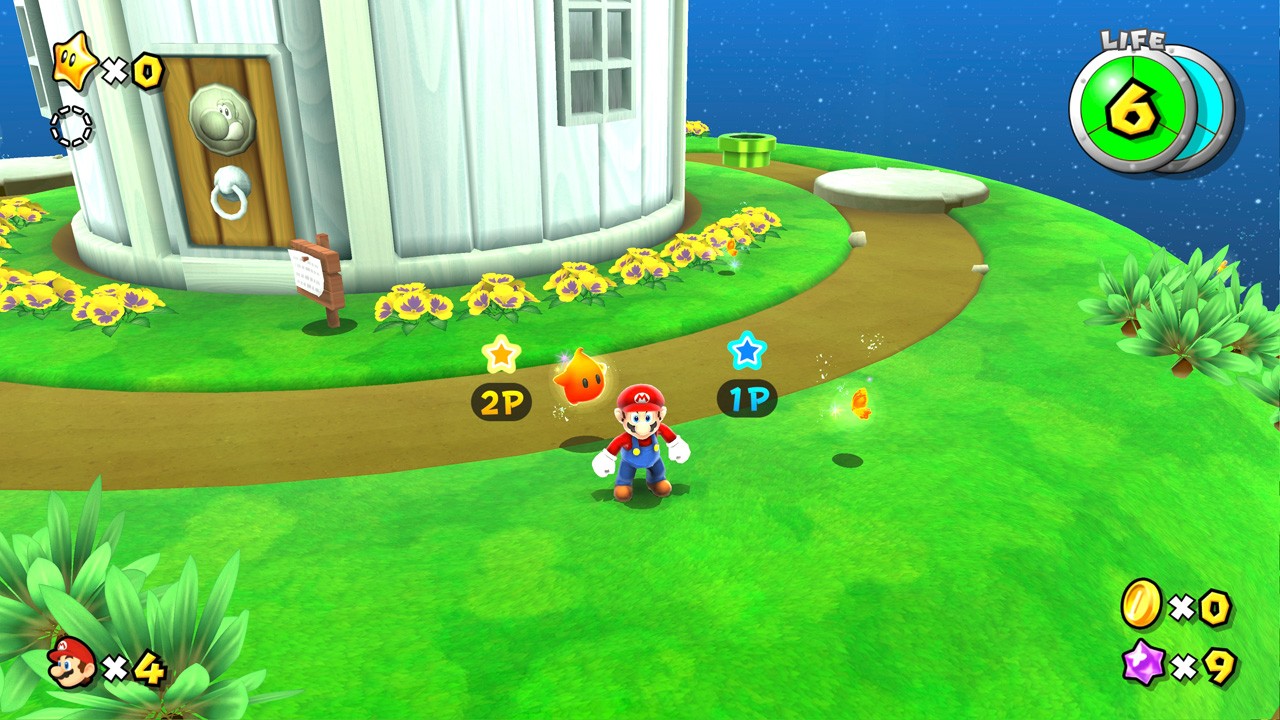Screen dimensions: 1280x720
Task: Click the orange 2P star pointer
Action: (501, 354)
